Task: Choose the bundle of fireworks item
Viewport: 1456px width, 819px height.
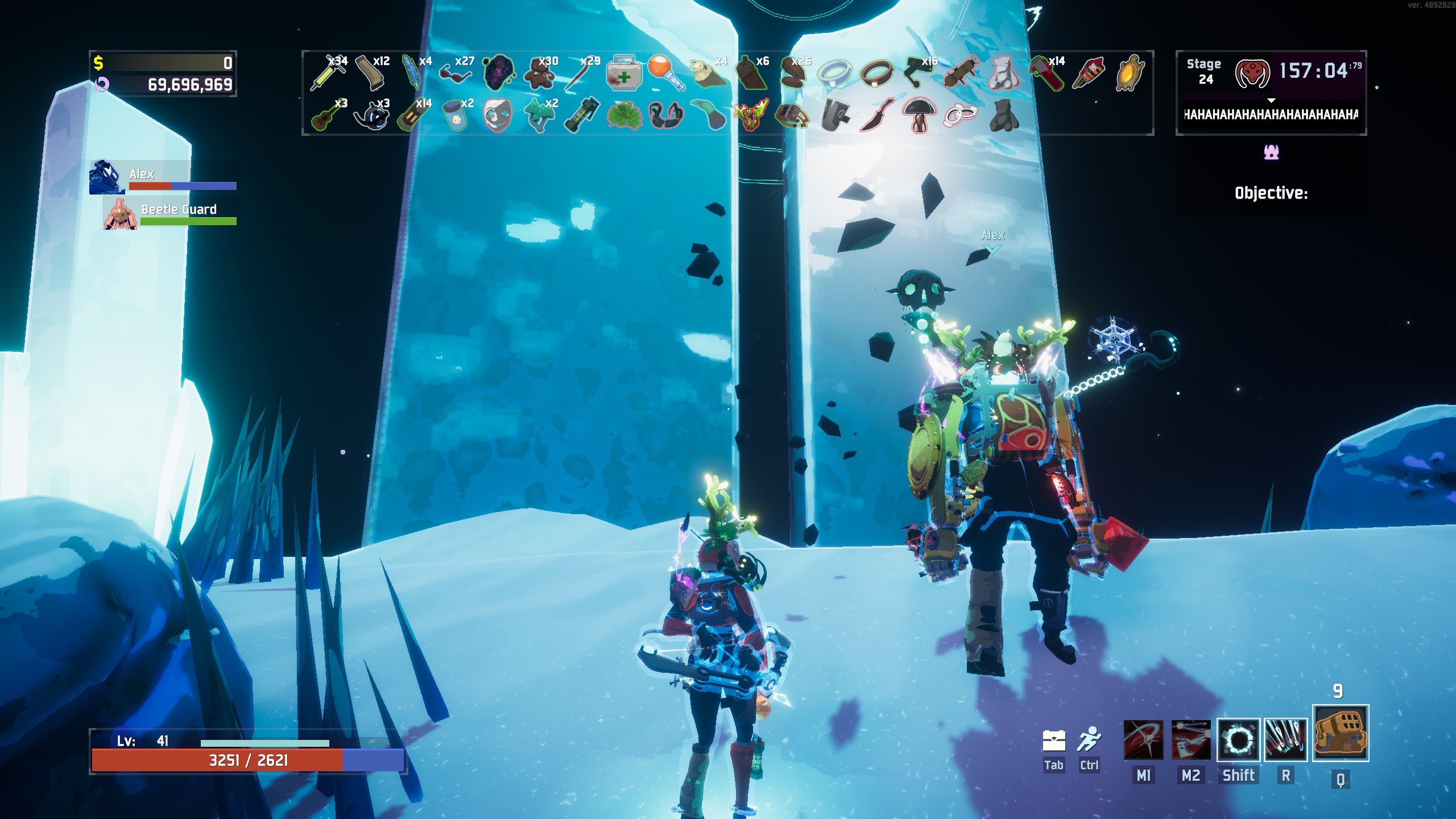Action: pos(1088,73)
